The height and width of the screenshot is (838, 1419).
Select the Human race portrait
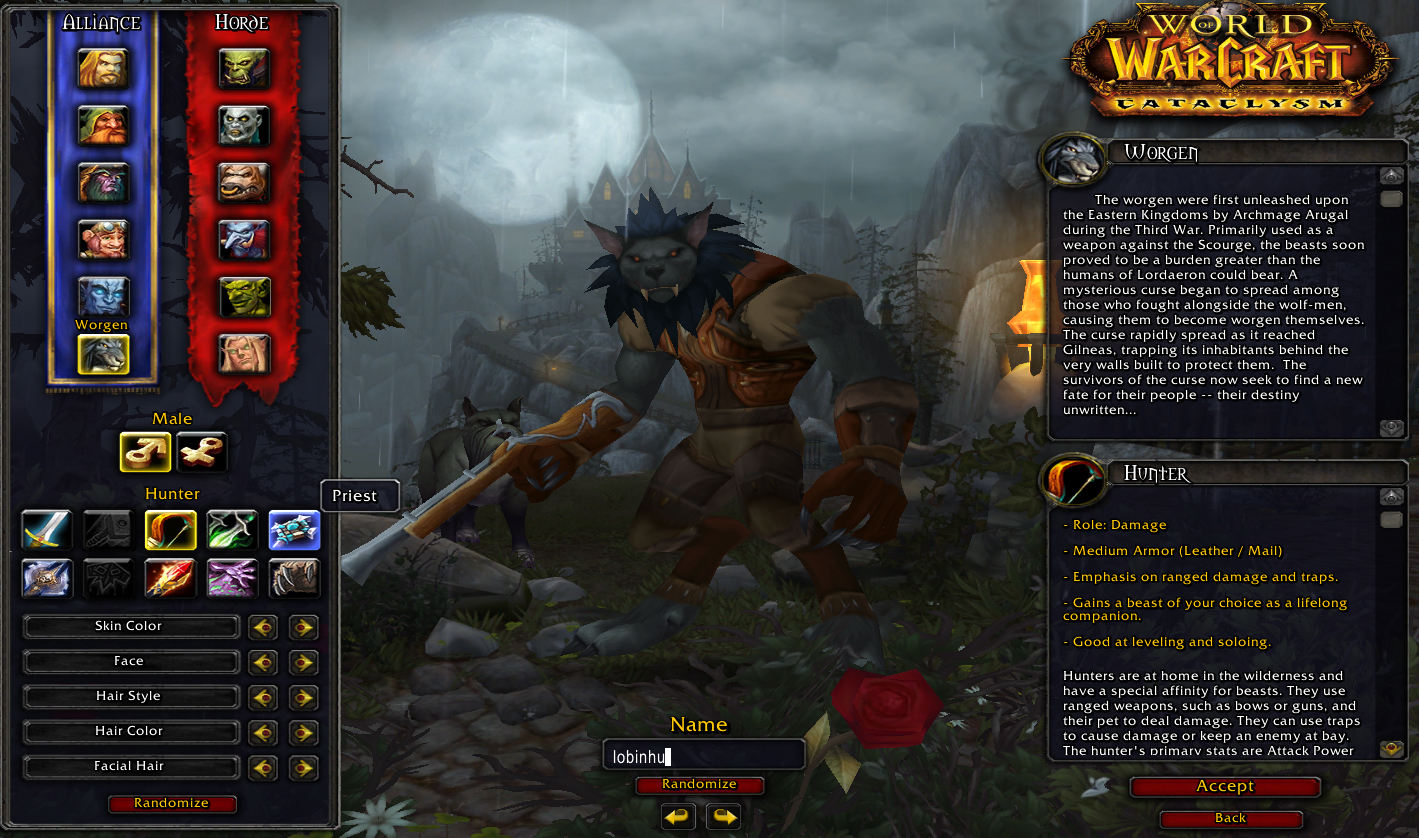click(104, 68)
